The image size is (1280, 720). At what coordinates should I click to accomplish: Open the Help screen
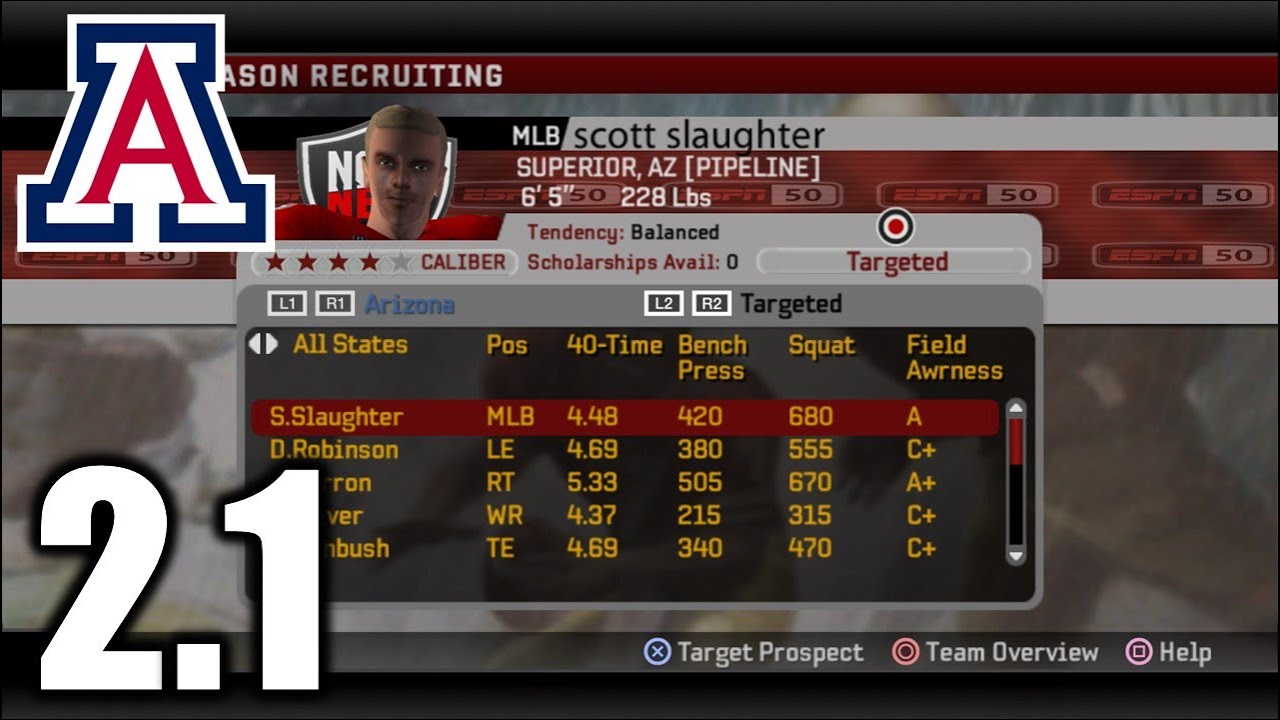tap(1168, 653)
